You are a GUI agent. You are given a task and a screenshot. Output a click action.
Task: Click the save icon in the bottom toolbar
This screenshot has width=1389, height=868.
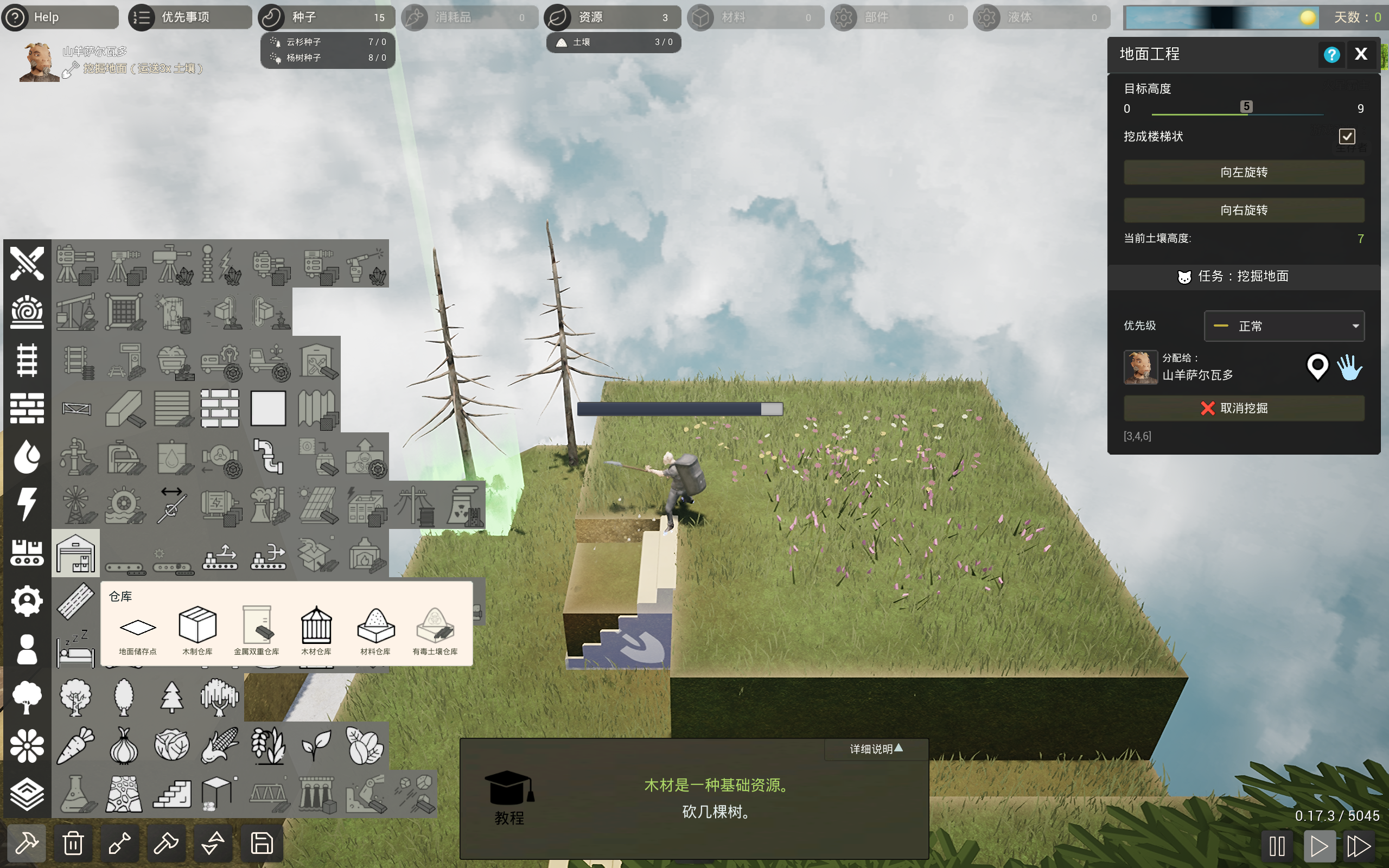click(260, 843)
